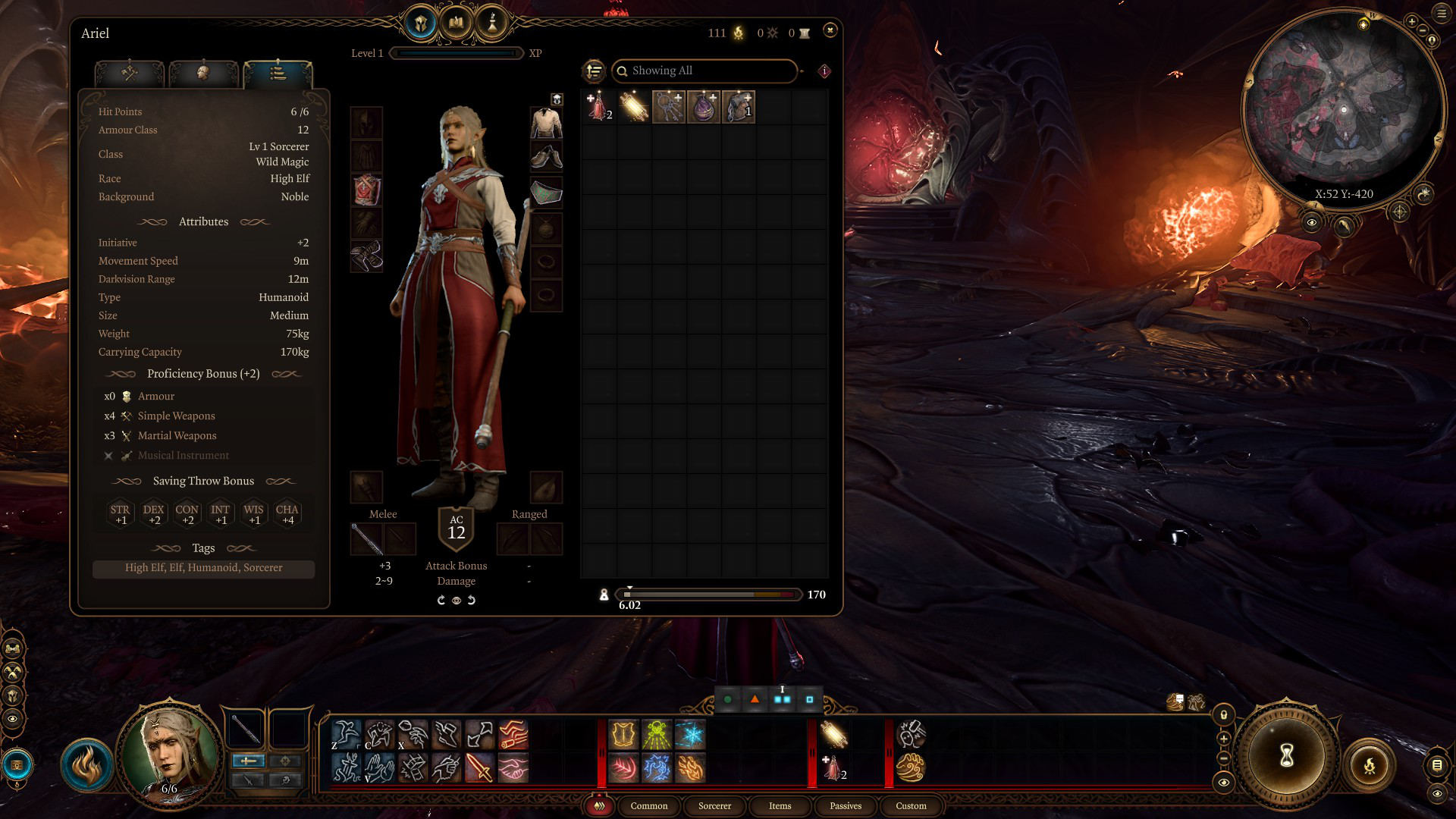Select the scroll item in inventory
The width and height of the screenshot is (1456, 819).
pyautogui.click(x=634, y=107)
